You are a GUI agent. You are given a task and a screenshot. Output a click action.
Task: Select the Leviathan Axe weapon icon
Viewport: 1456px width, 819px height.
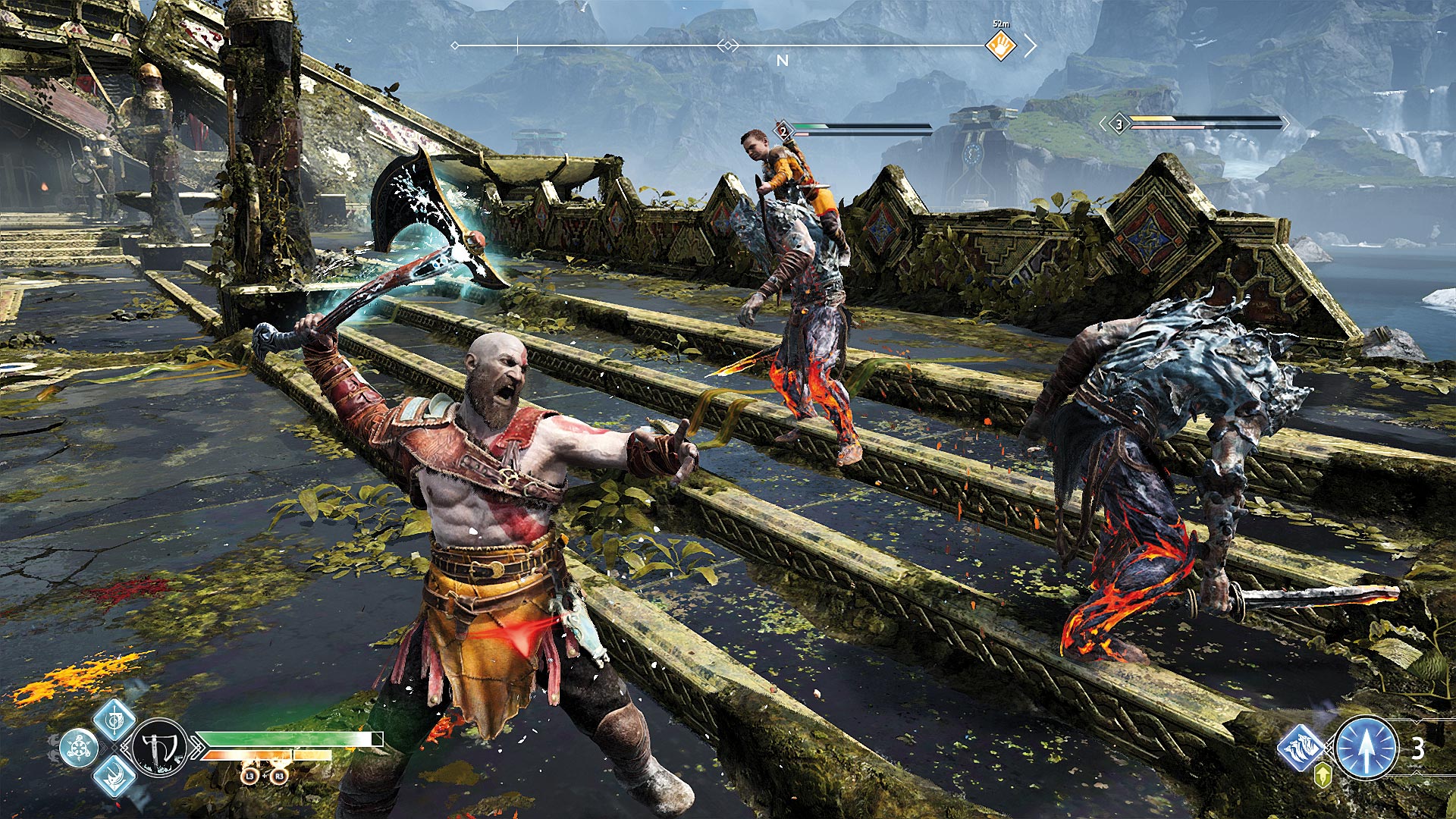(x=161, y=747)
